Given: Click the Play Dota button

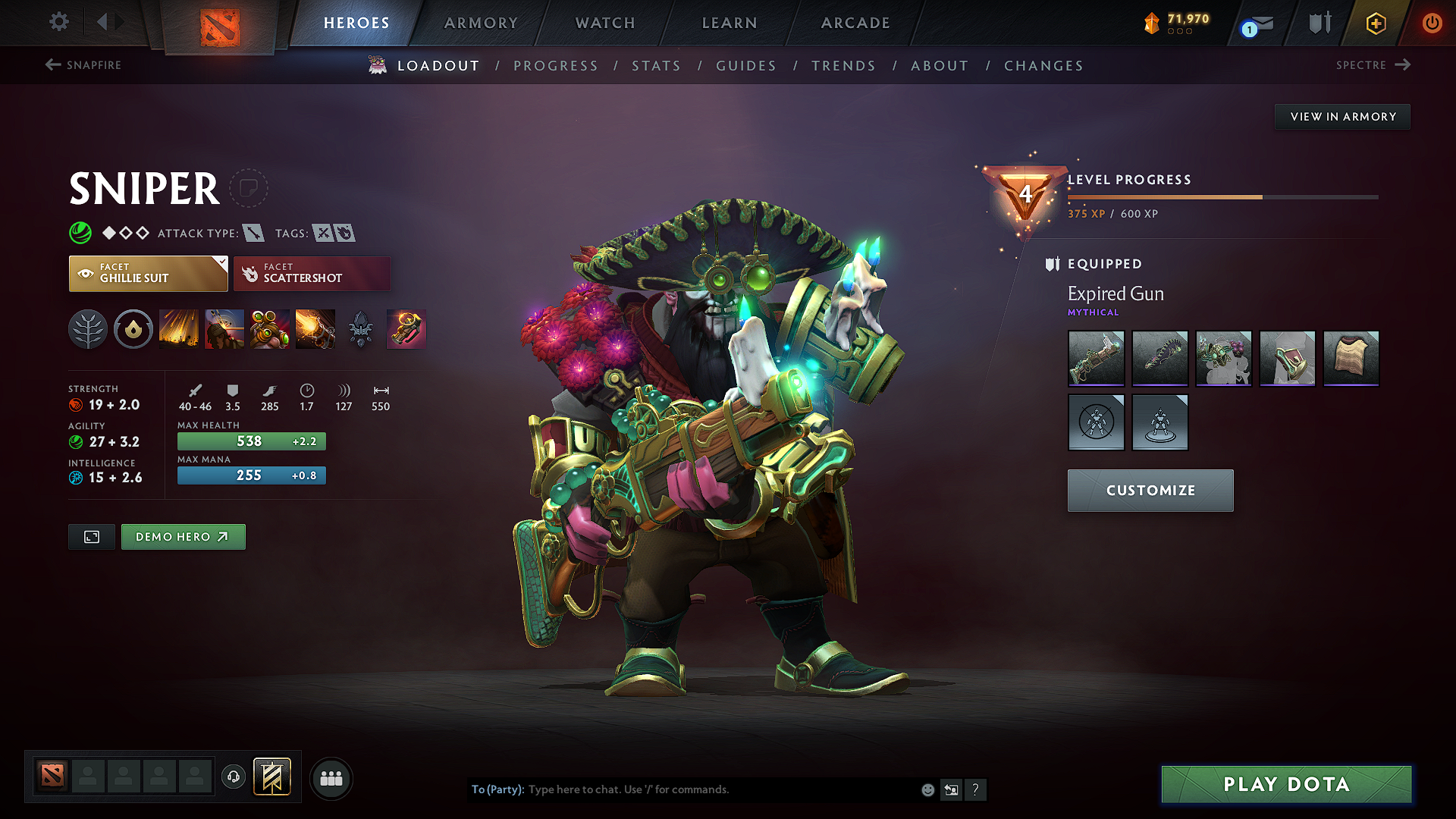Looking at the screenshot, I should (1285, 785).
